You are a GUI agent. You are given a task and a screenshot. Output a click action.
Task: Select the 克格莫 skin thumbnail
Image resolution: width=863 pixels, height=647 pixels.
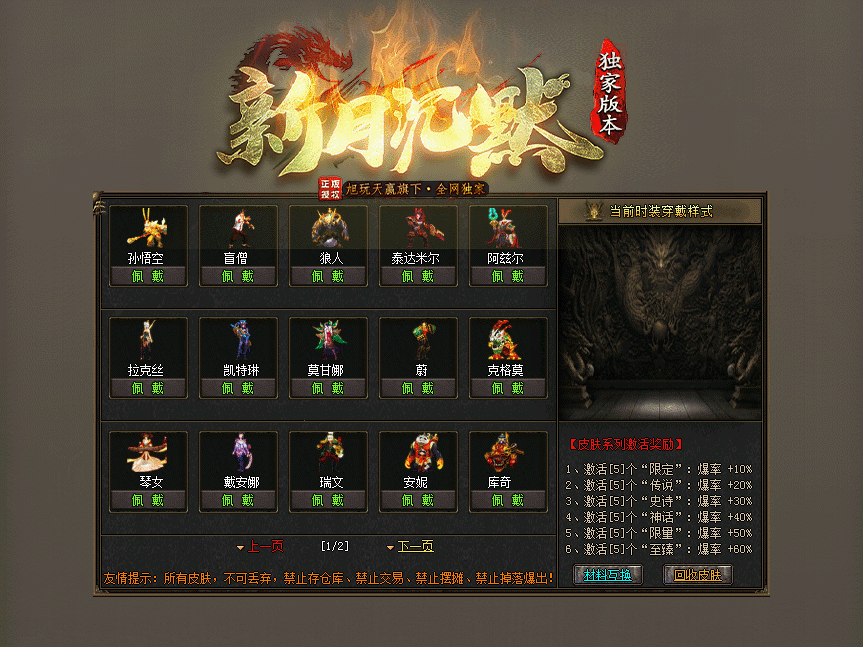point(508,341)
